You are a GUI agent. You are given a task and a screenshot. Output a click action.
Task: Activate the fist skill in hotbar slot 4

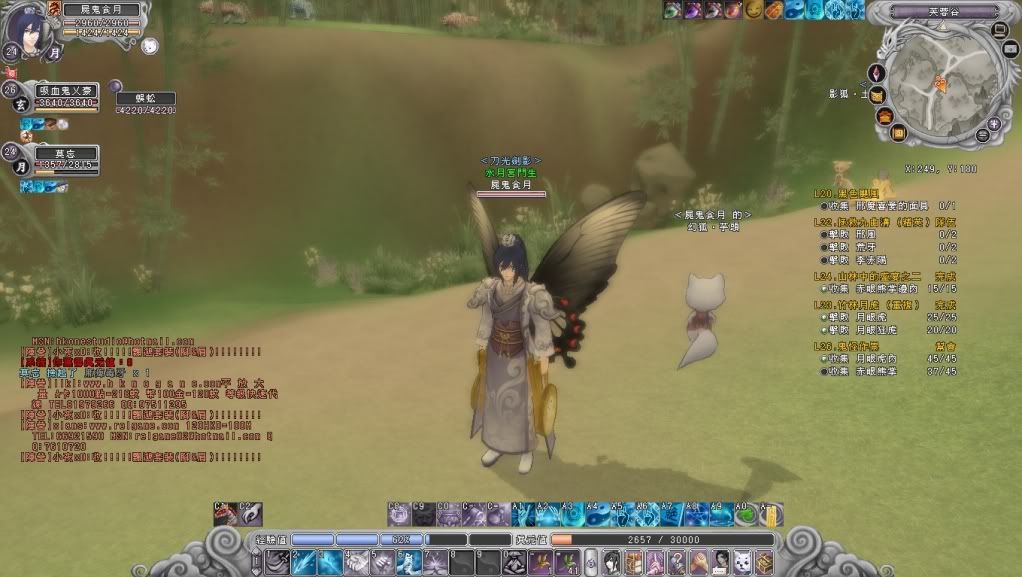[x=357, y=562]
